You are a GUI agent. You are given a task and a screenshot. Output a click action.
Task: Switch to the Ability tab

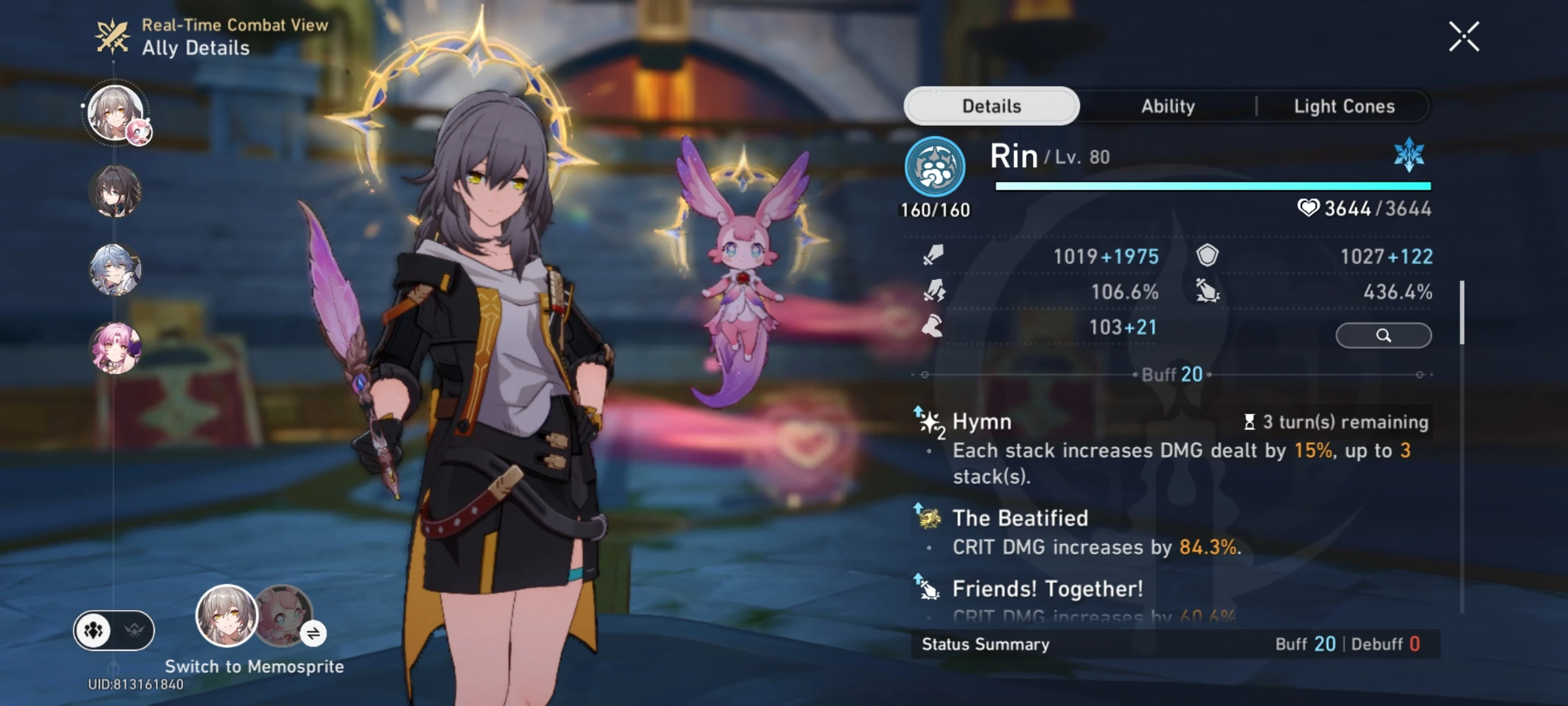(1168, 106)
